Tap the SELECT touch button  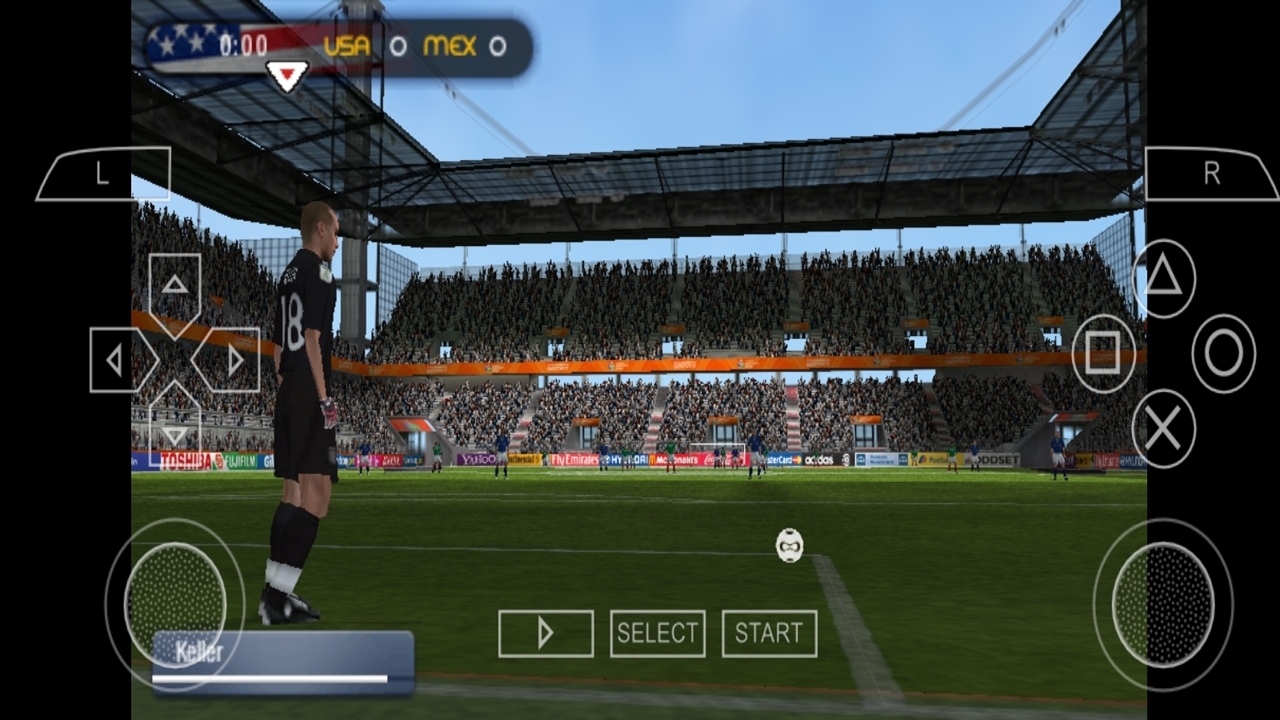657,633
